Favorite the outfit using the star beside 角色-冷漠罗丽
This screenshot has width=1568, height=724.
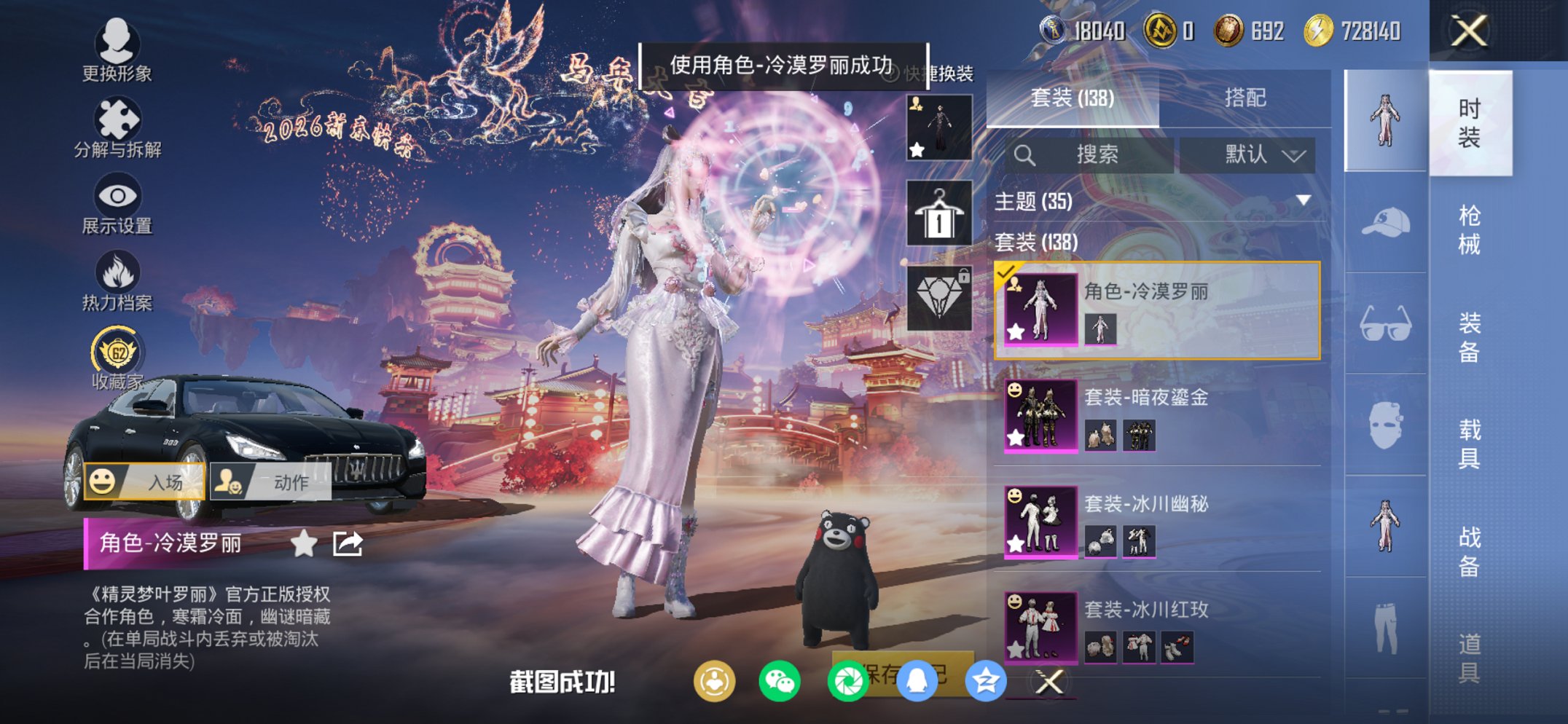tap(305, 543)
